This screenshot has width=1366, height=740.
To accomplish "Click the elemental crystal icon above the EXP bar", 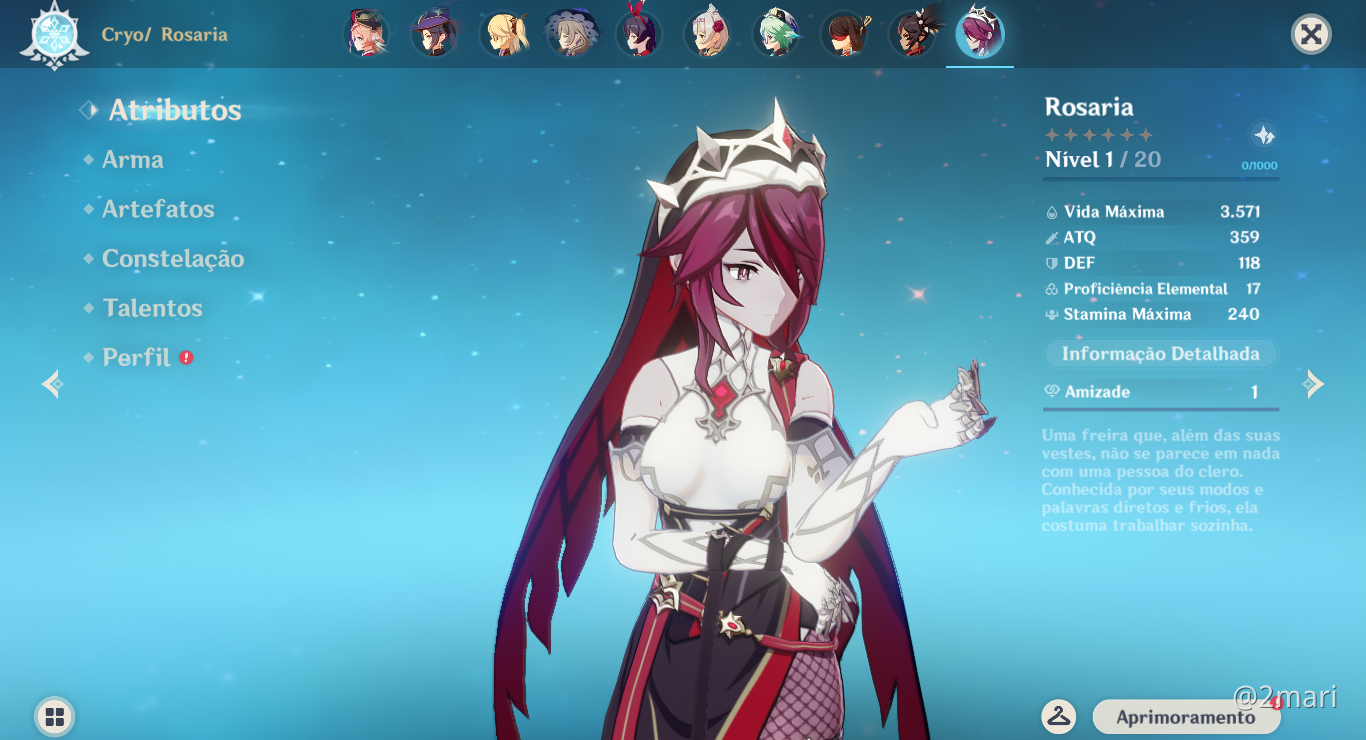I will [x=1263, y=133].
